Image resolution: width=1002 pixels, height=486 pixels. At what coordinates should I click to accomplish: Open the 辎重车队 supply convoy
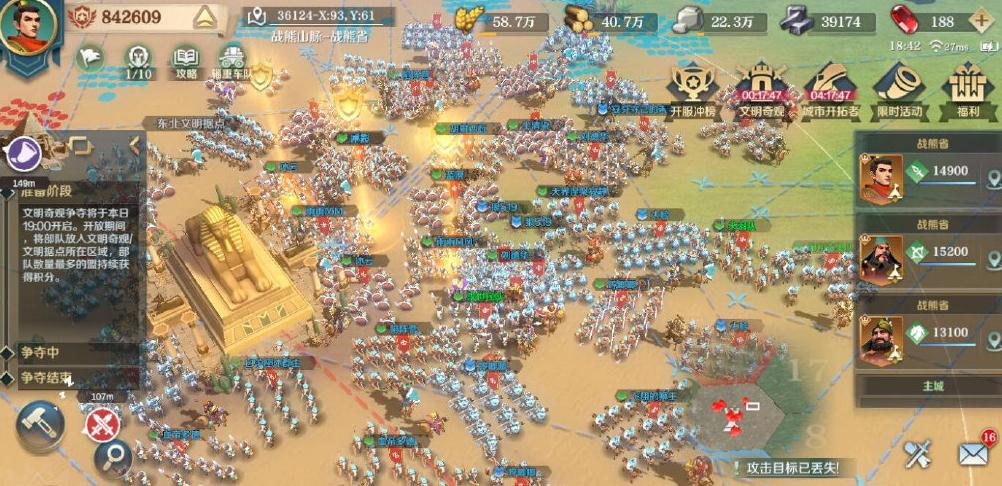(232, 60)
